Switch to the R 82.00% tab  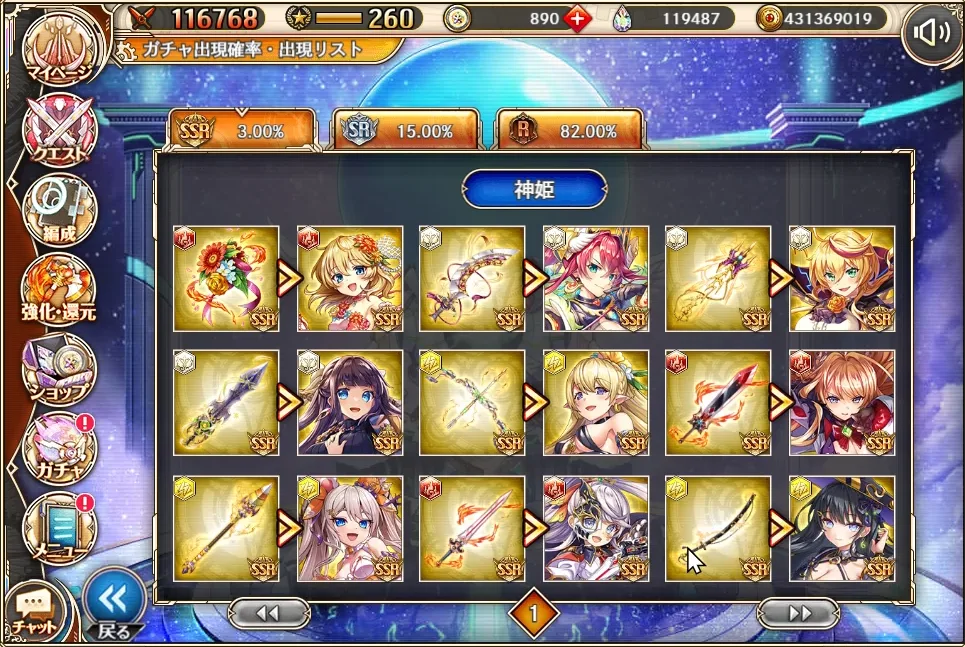tap(570, 131)
